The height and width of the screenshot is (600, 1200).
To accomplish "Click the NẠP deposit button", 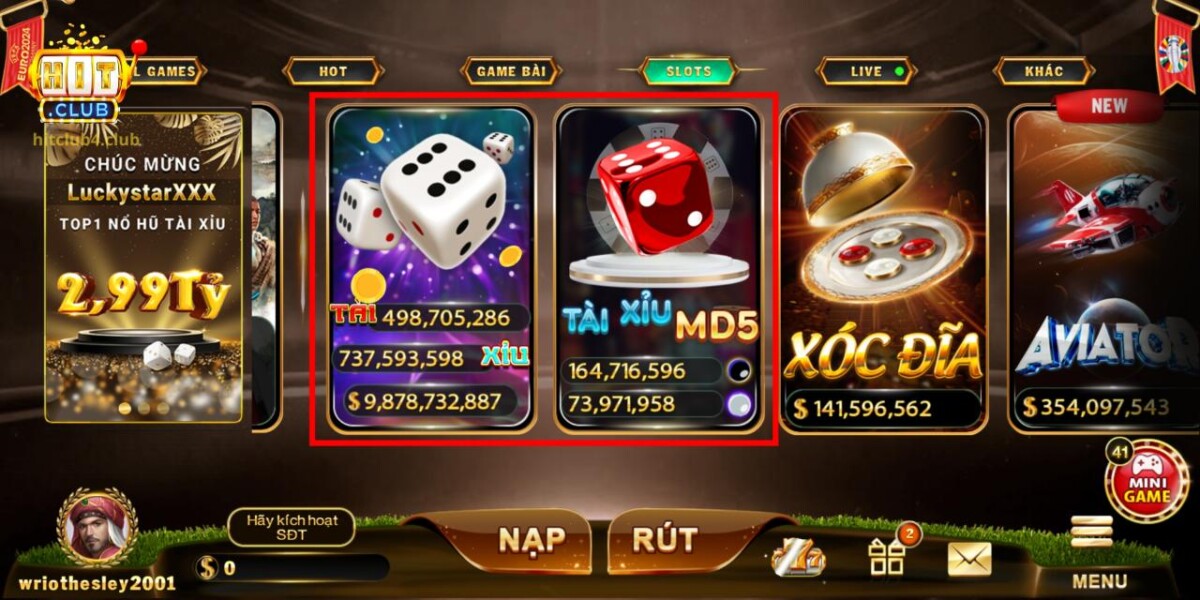I will (531, 540).
